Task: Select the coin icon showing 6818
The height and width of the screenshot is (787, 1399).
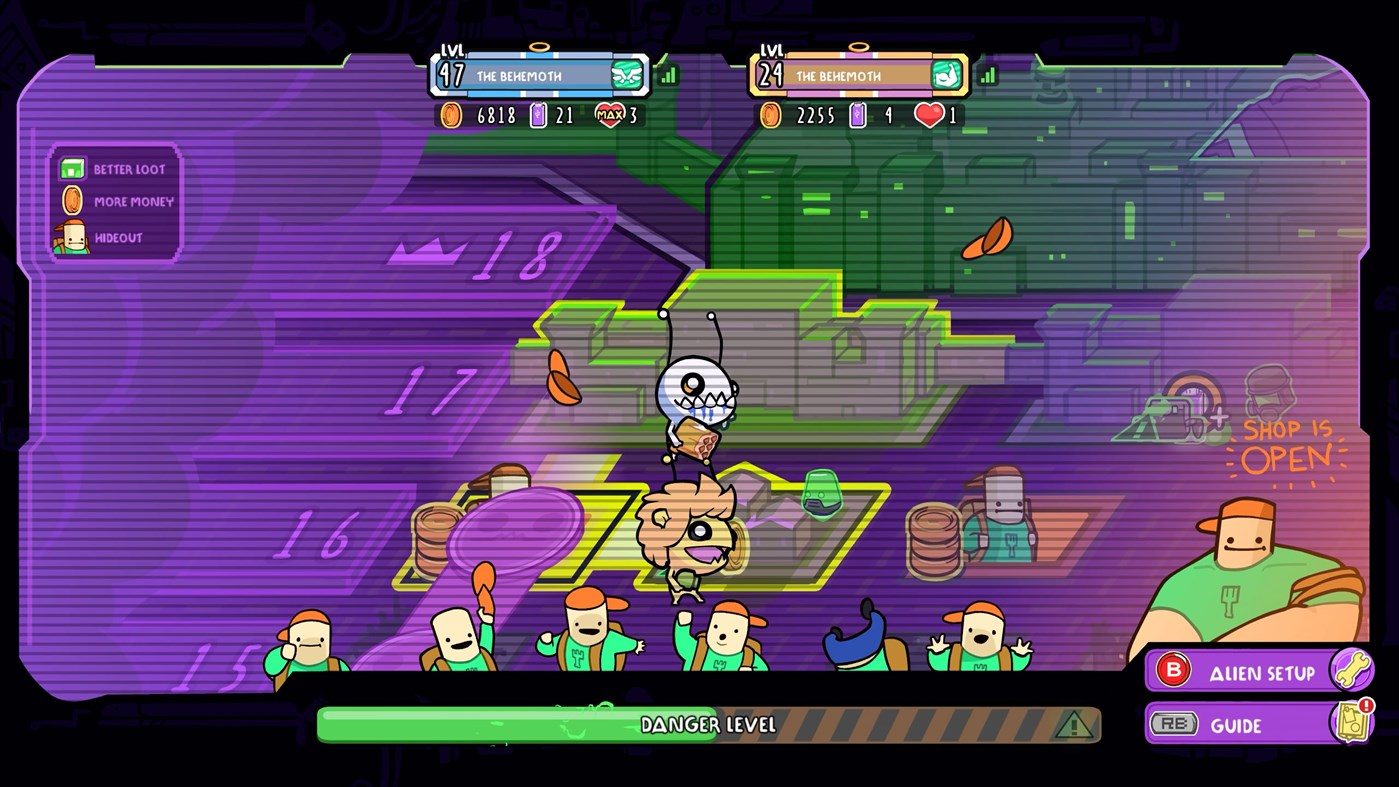Action: click(450, 115)
